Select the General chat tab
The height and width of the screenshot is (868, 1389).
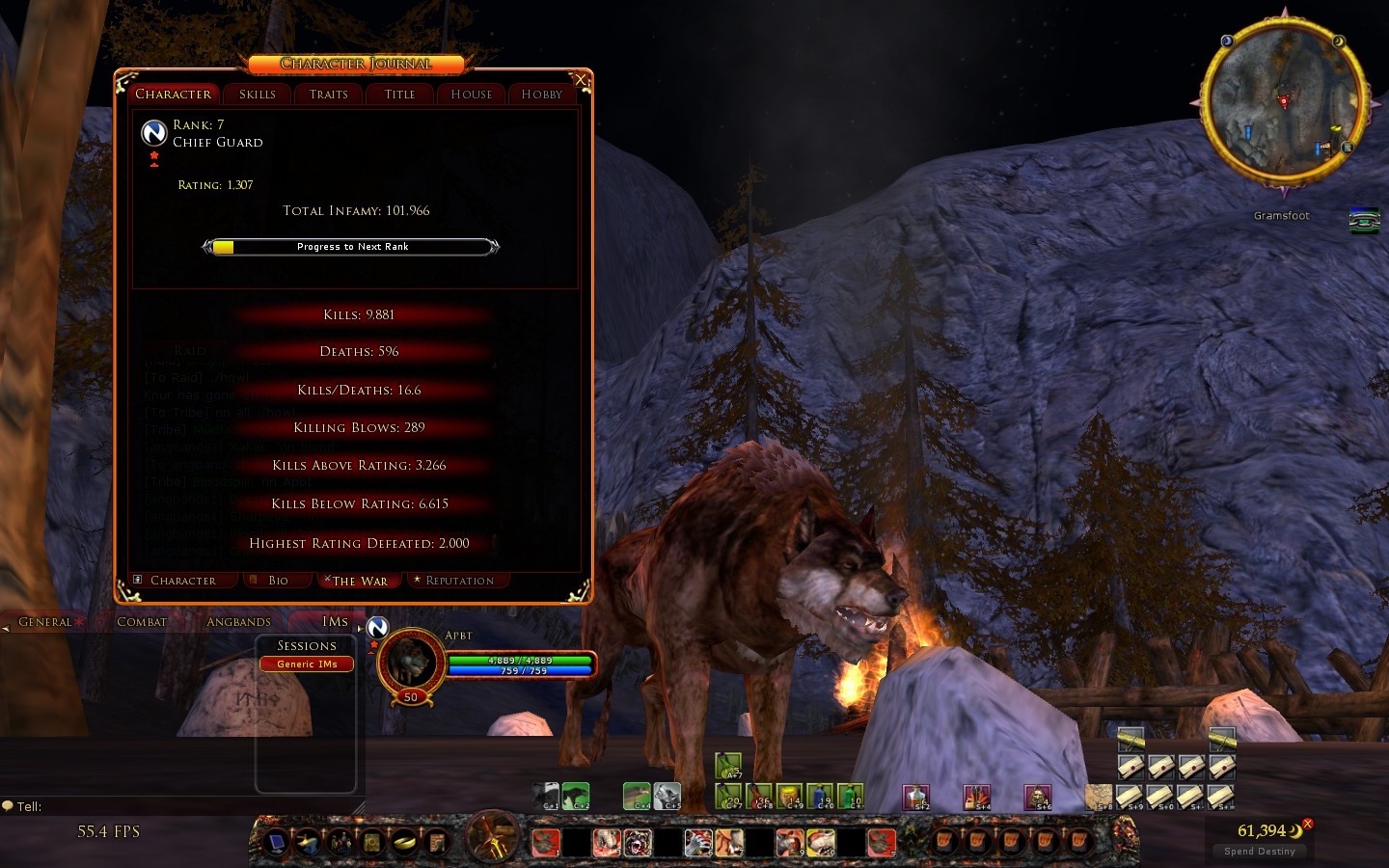[45, 622]
